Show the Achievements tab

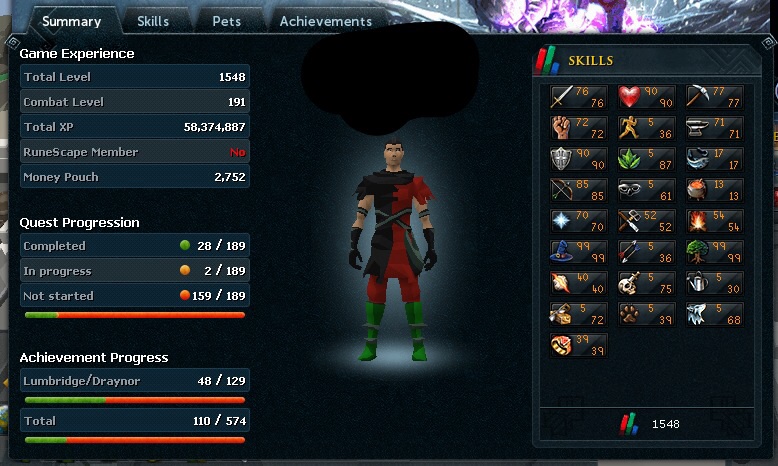point(325,21)
